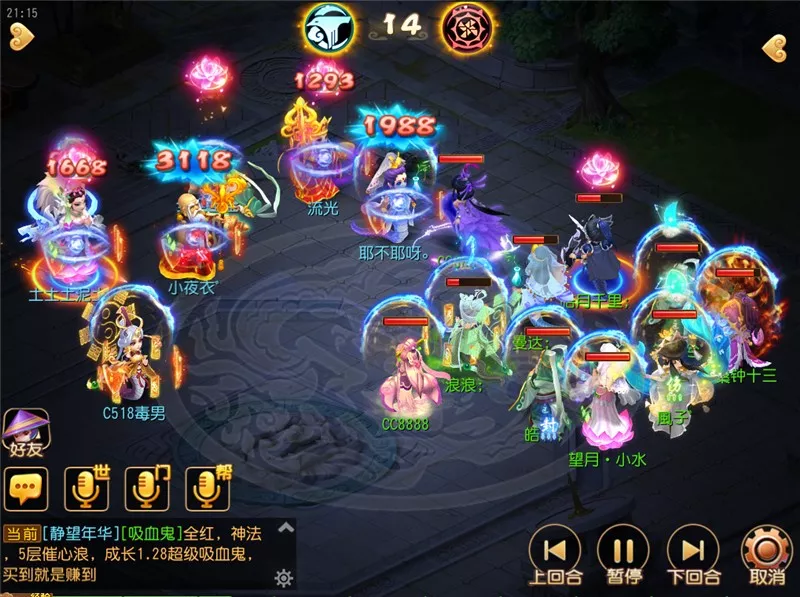
Task: Open the chat speech-bubble button
Action: [x=26, y=489]
